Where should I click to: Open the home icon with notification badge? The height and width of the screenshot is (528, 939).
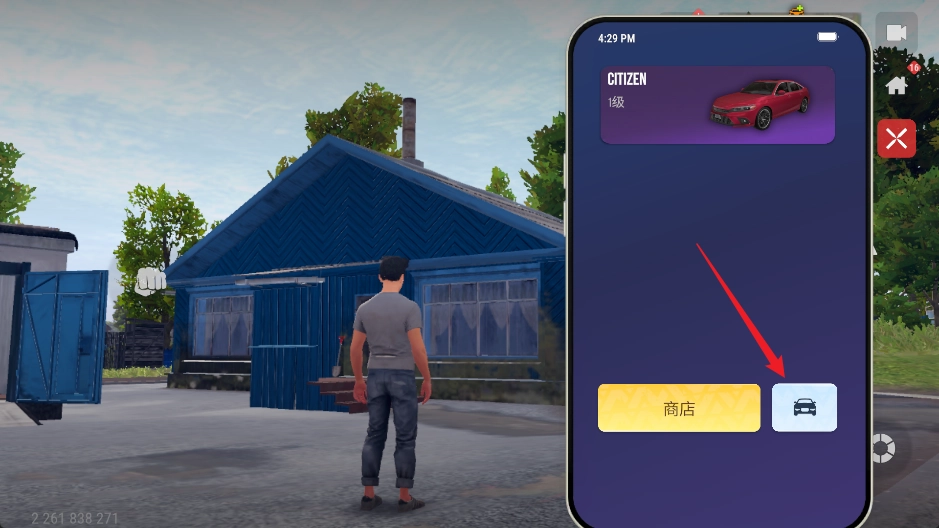897,84
